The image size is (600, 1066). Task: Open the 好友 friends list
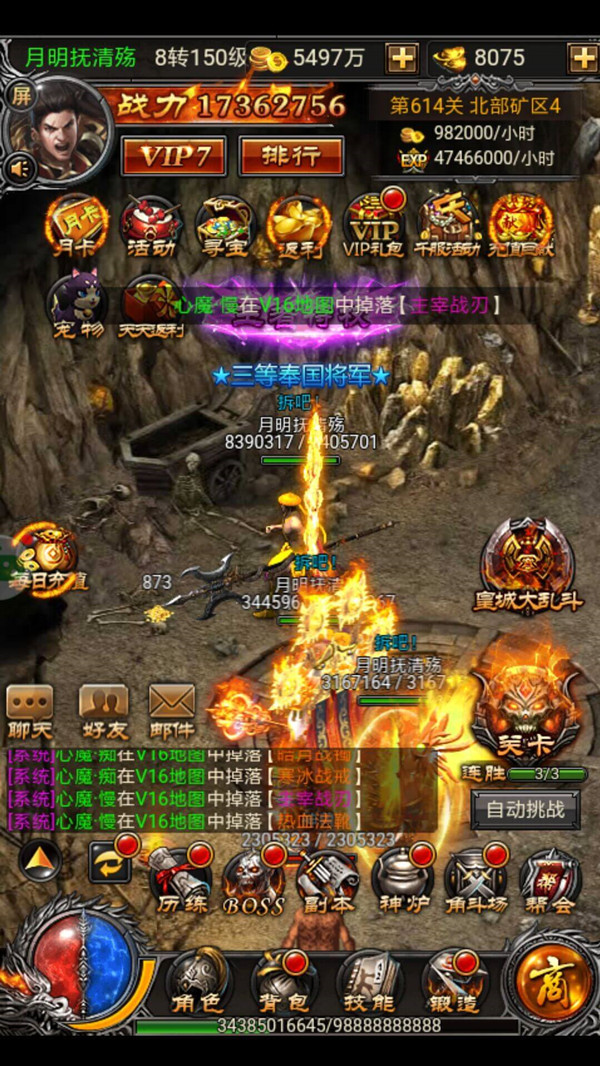pyautogui.click(x=103, y=711)
